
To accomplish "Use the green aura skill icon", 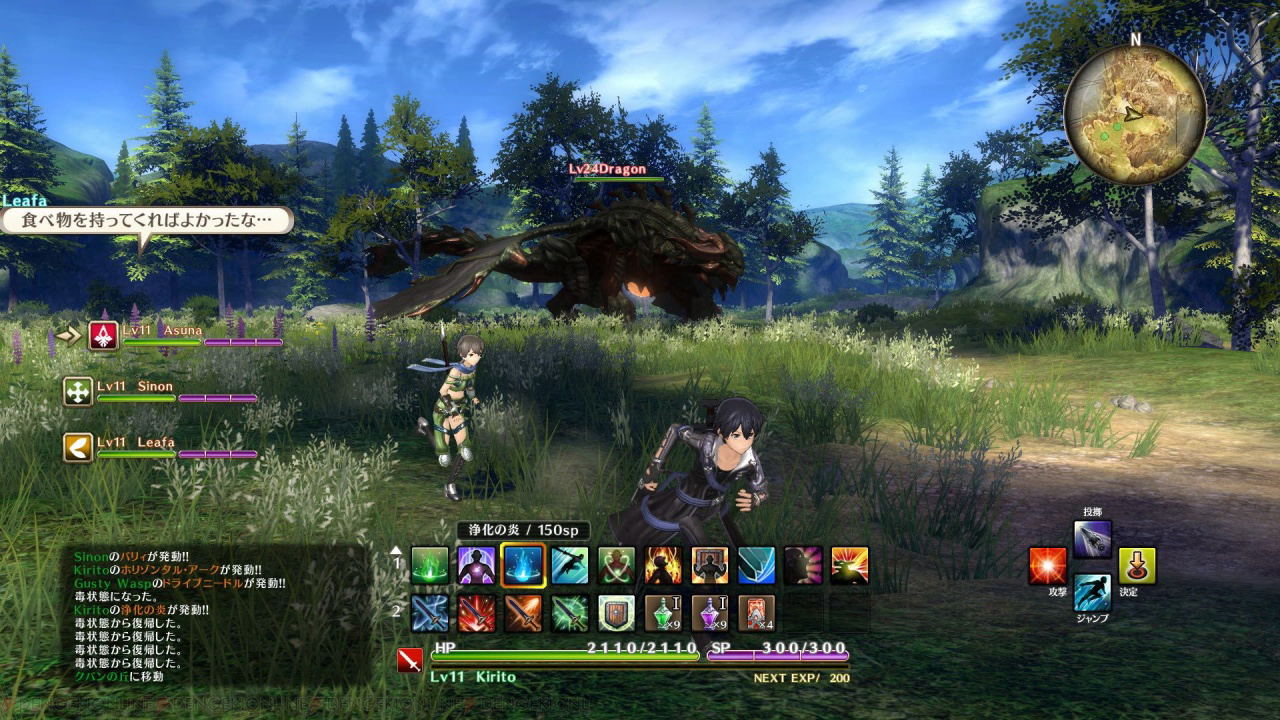I will 430,565.
